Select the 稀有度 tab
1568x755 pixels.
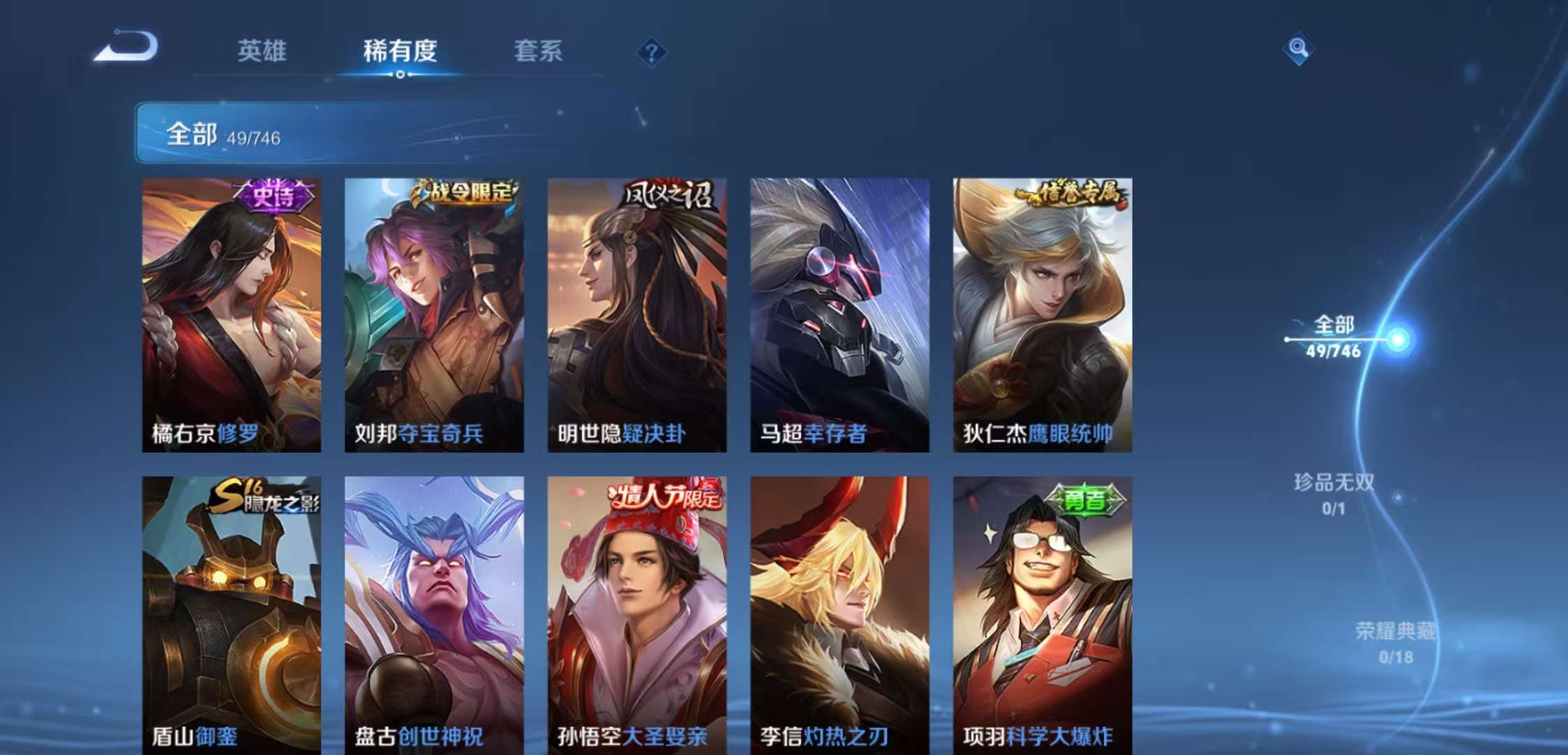(398, 50)
